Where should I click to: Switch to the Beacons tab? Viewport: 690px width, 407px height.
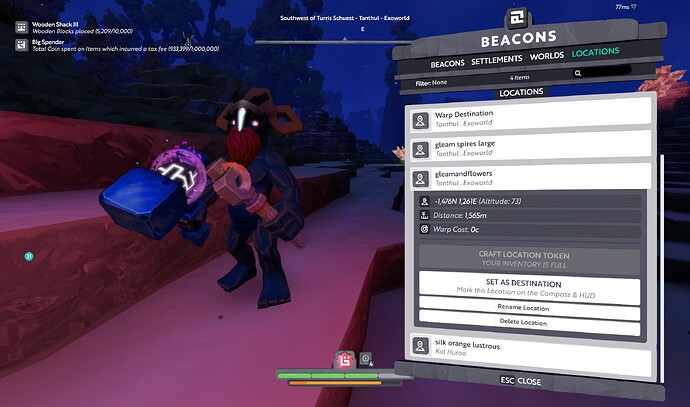click(447, 63)
